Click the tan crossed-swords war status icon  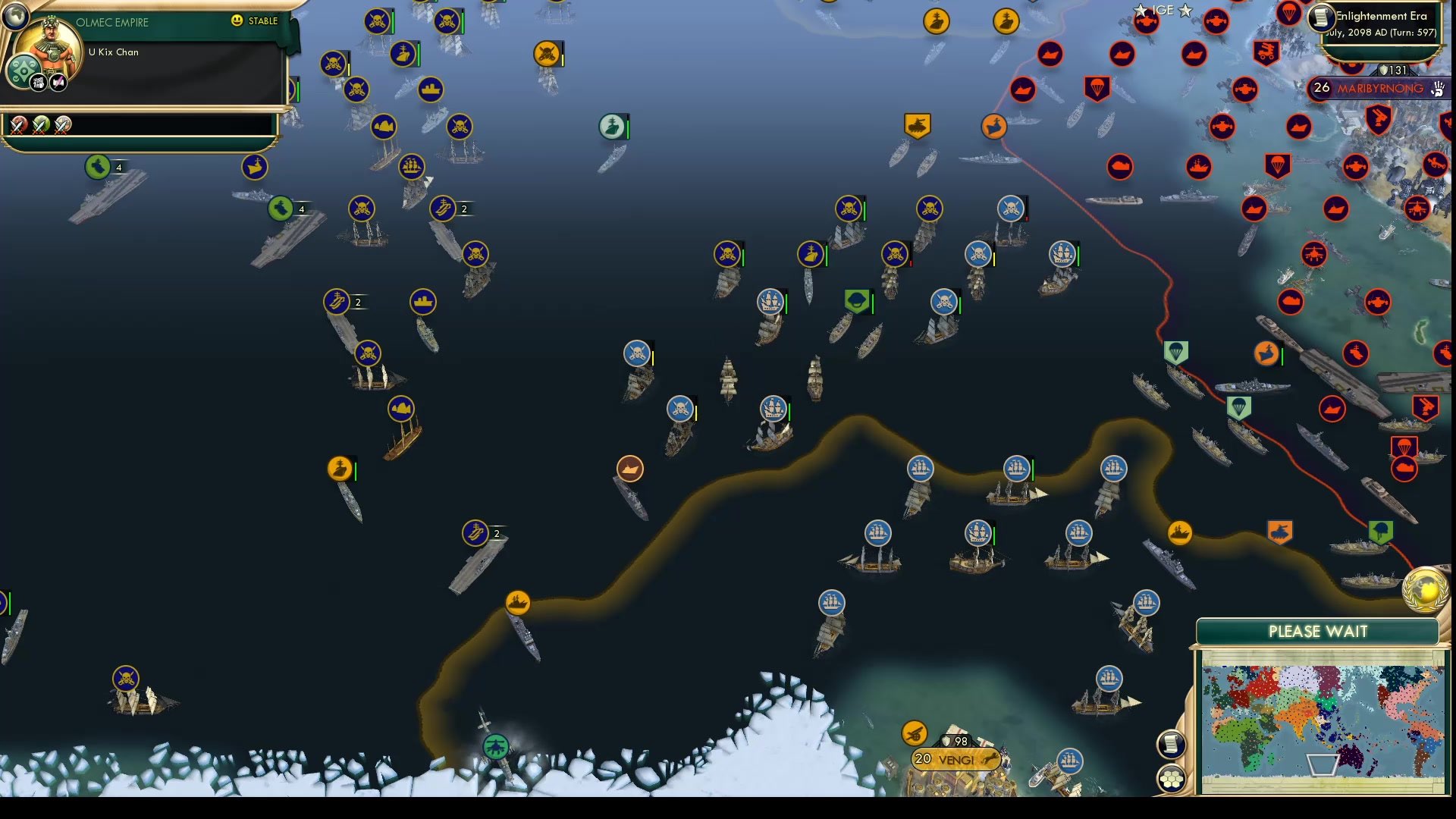point(62,127)
